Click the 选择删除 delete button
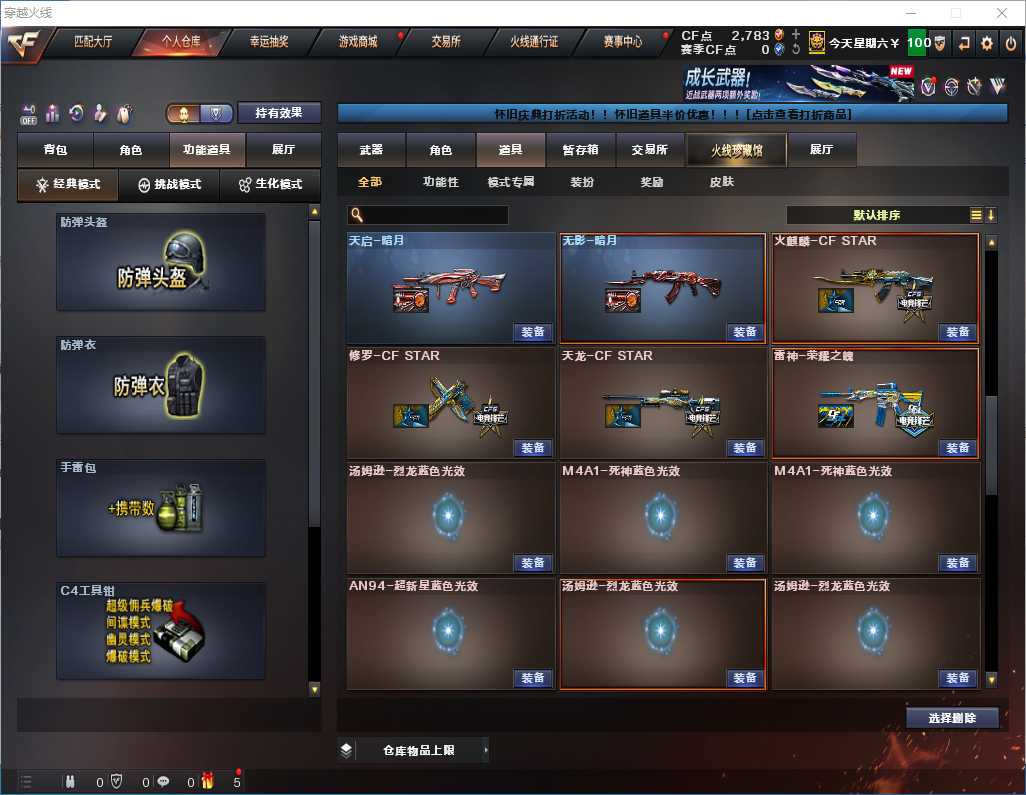 click(952, 718)
